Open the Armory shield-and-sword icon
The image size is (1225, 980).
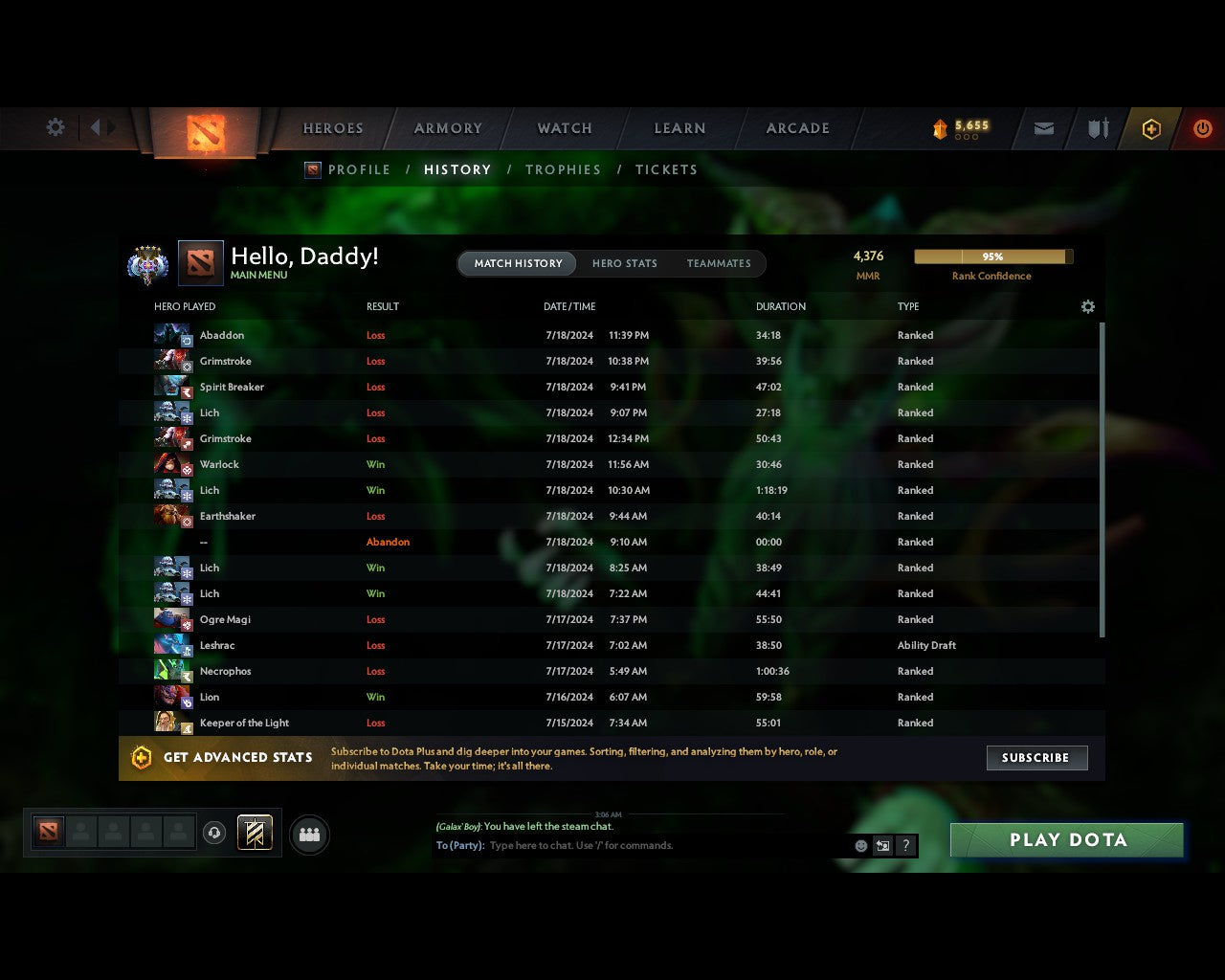click(1097, 128)
